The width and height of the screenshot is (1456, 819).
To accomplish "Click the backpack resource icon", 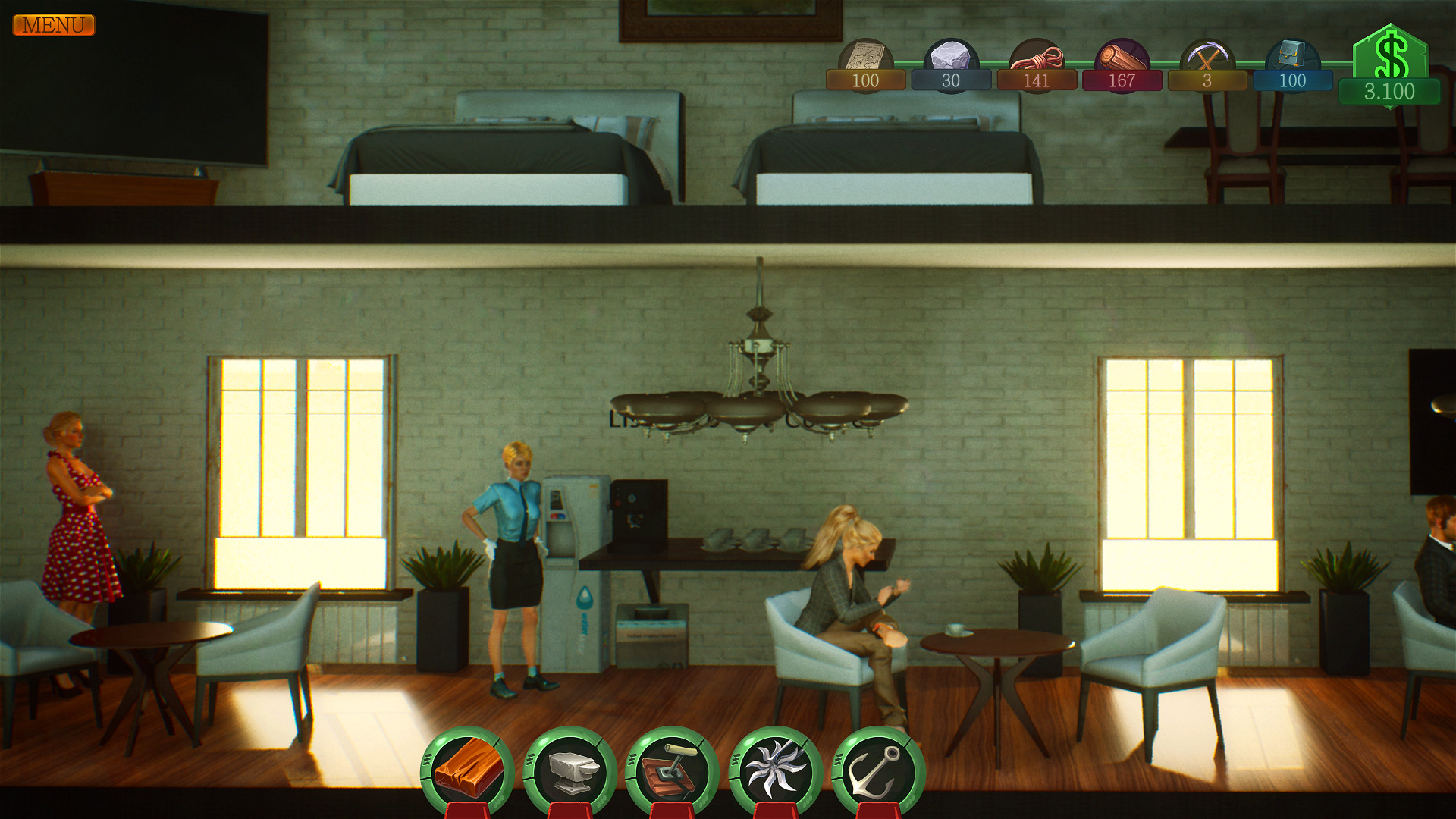I will pos(1291,53).
